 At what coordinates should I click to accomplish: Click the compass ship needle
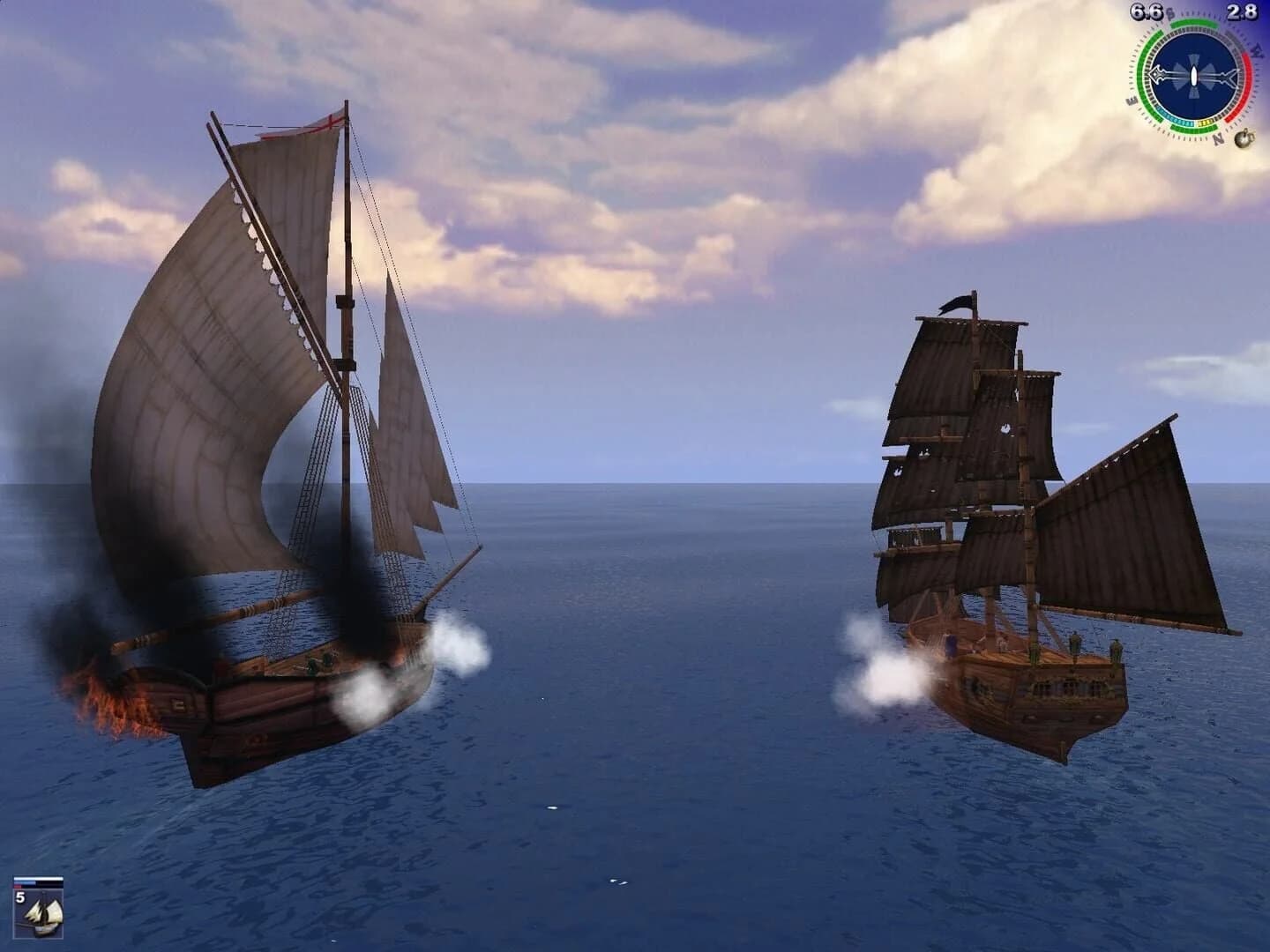pyautogui.click(x=1193, y=76)
